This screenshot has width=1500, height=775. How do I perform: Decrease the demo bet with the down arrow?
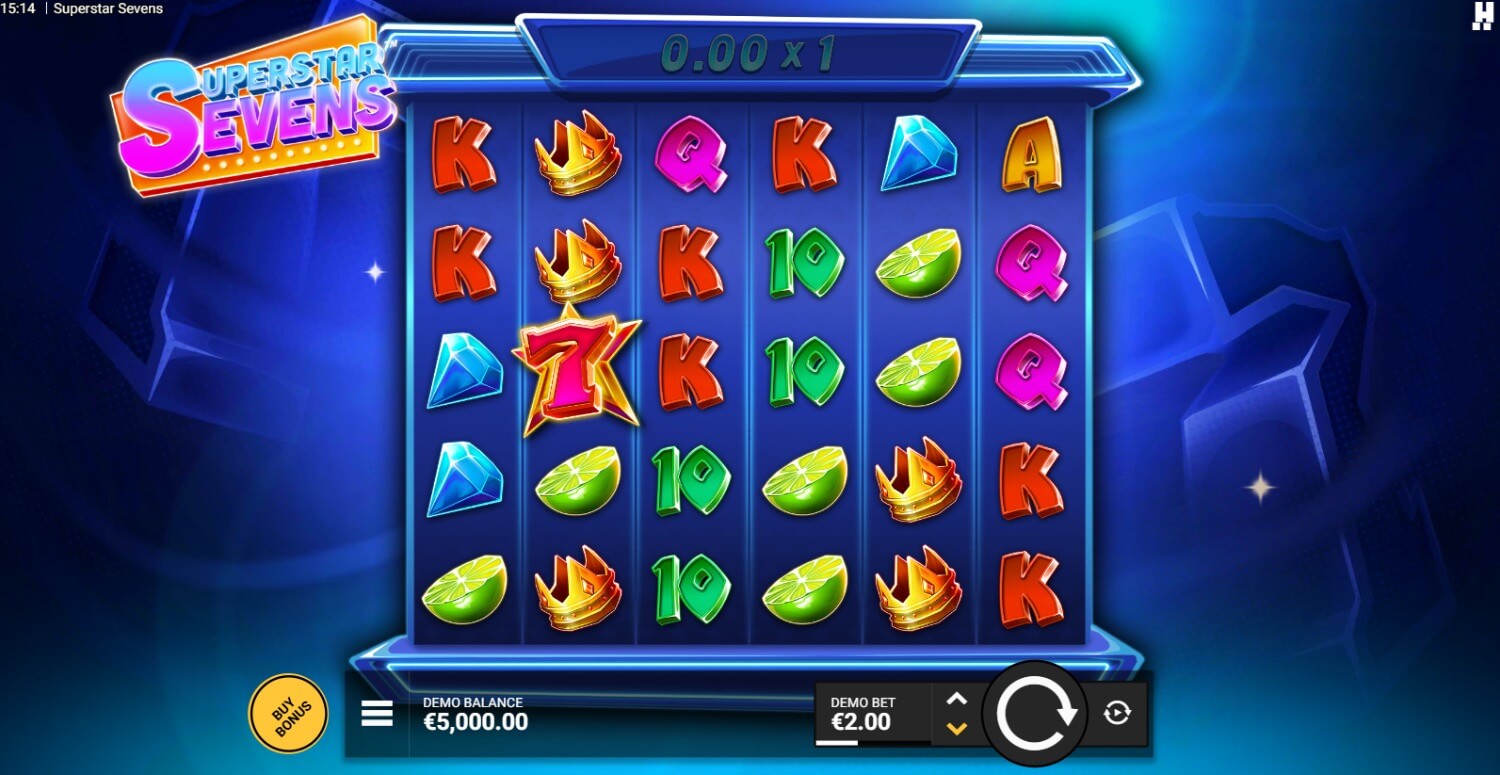pos(957,728)
